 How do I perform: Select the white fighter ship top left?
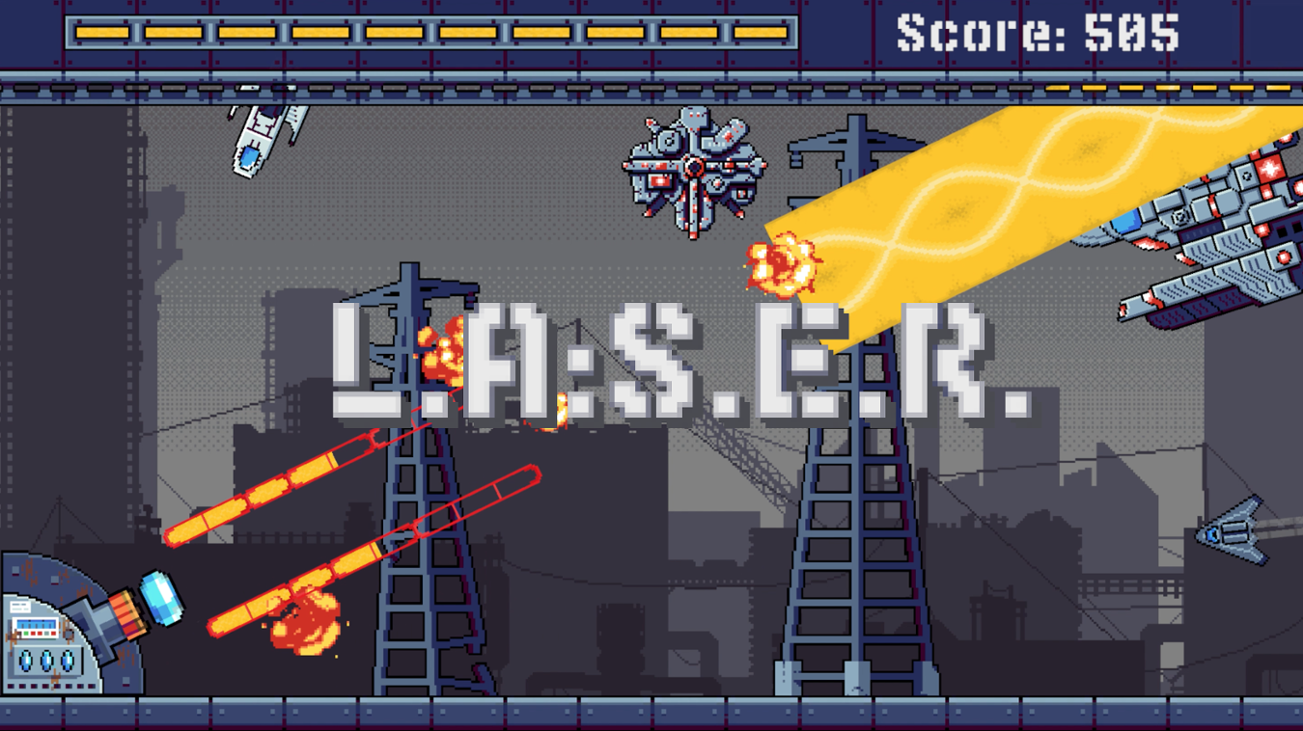coord(262,135)
